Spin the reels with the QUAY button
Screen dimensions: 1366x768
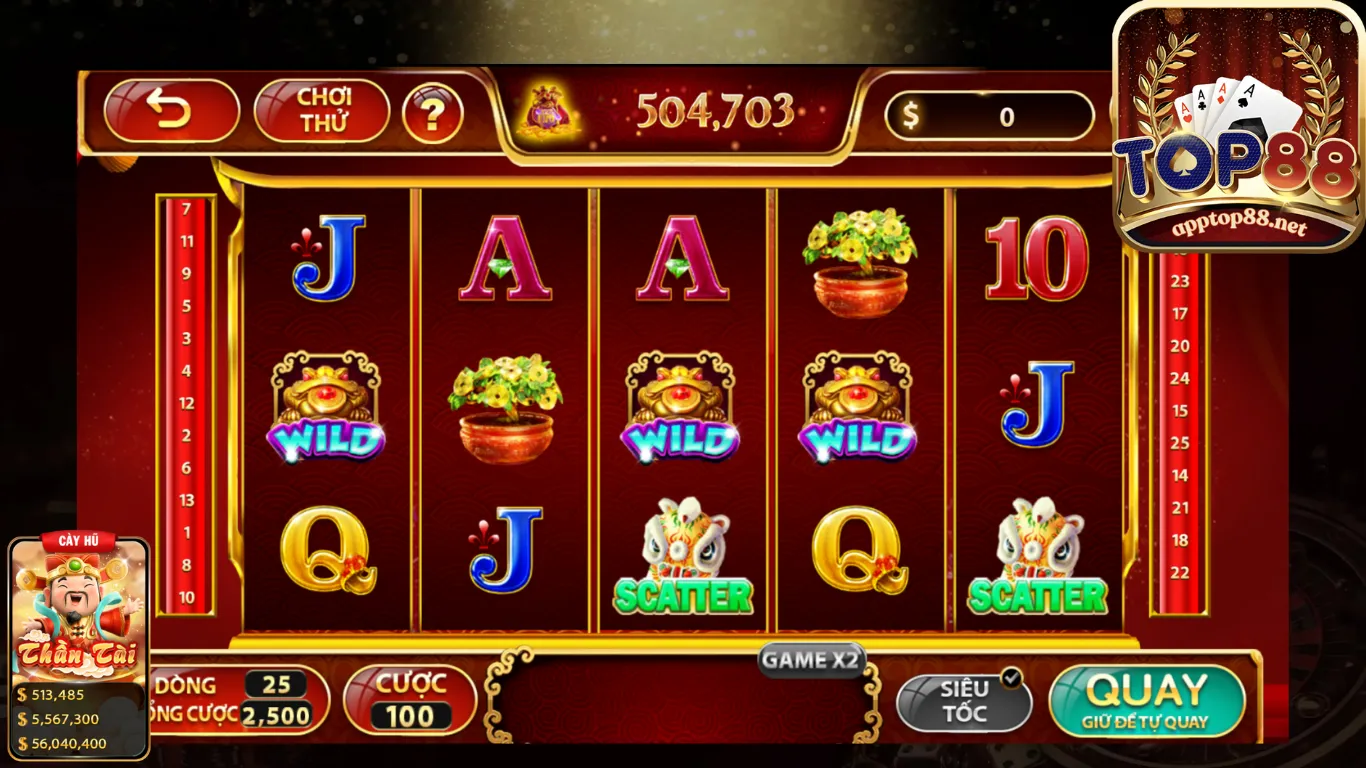tap(1146, 700)
